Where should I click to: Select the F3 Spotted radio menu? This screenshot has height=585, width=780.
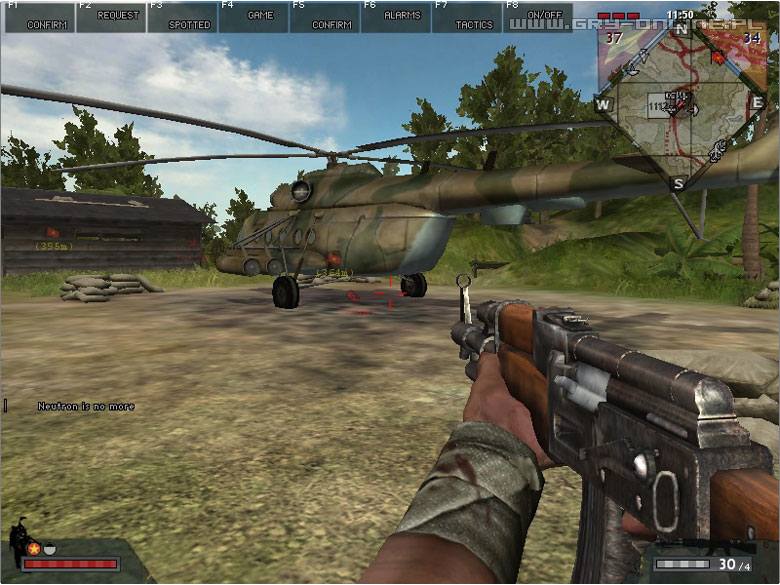[x=182, y=17]
